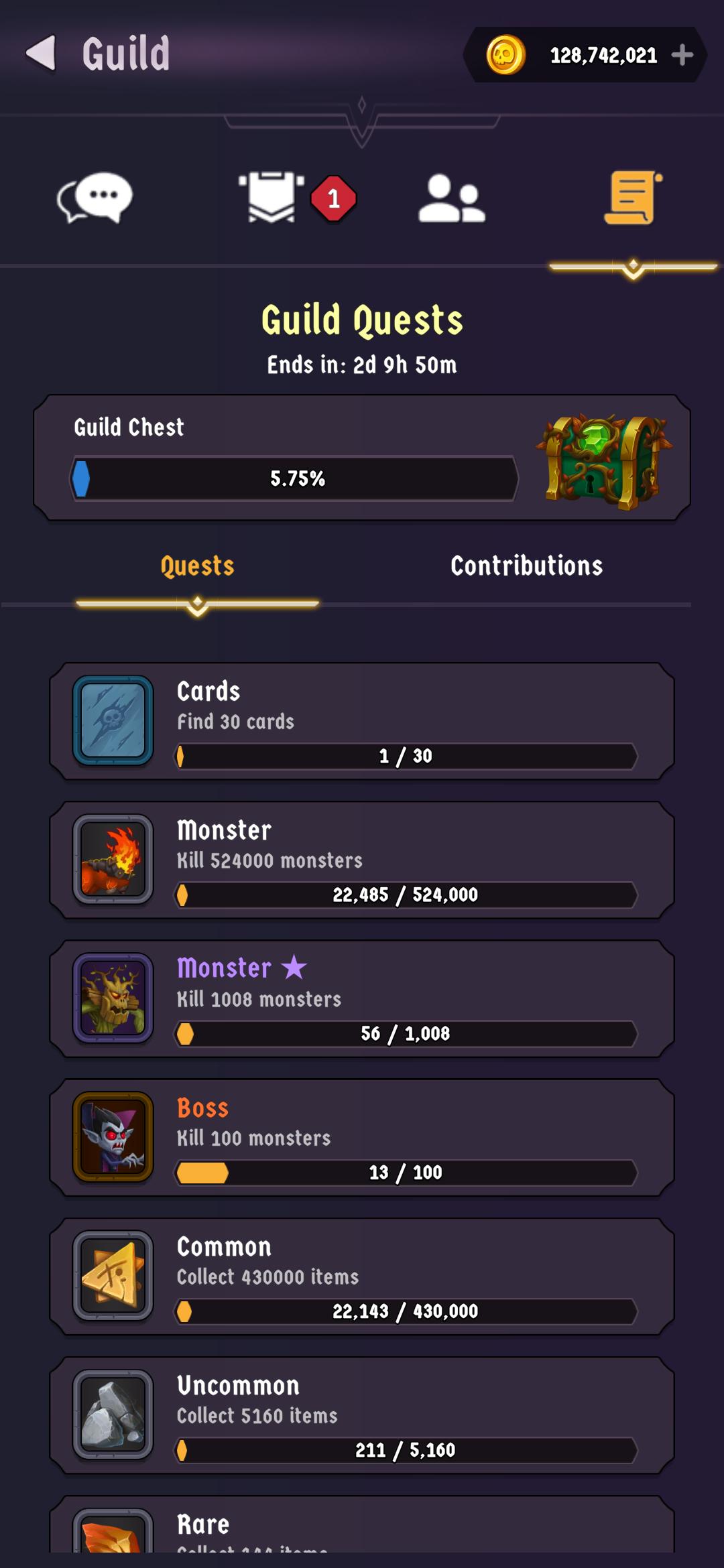Select the guild quests scroll tab

tap(633, 198)
